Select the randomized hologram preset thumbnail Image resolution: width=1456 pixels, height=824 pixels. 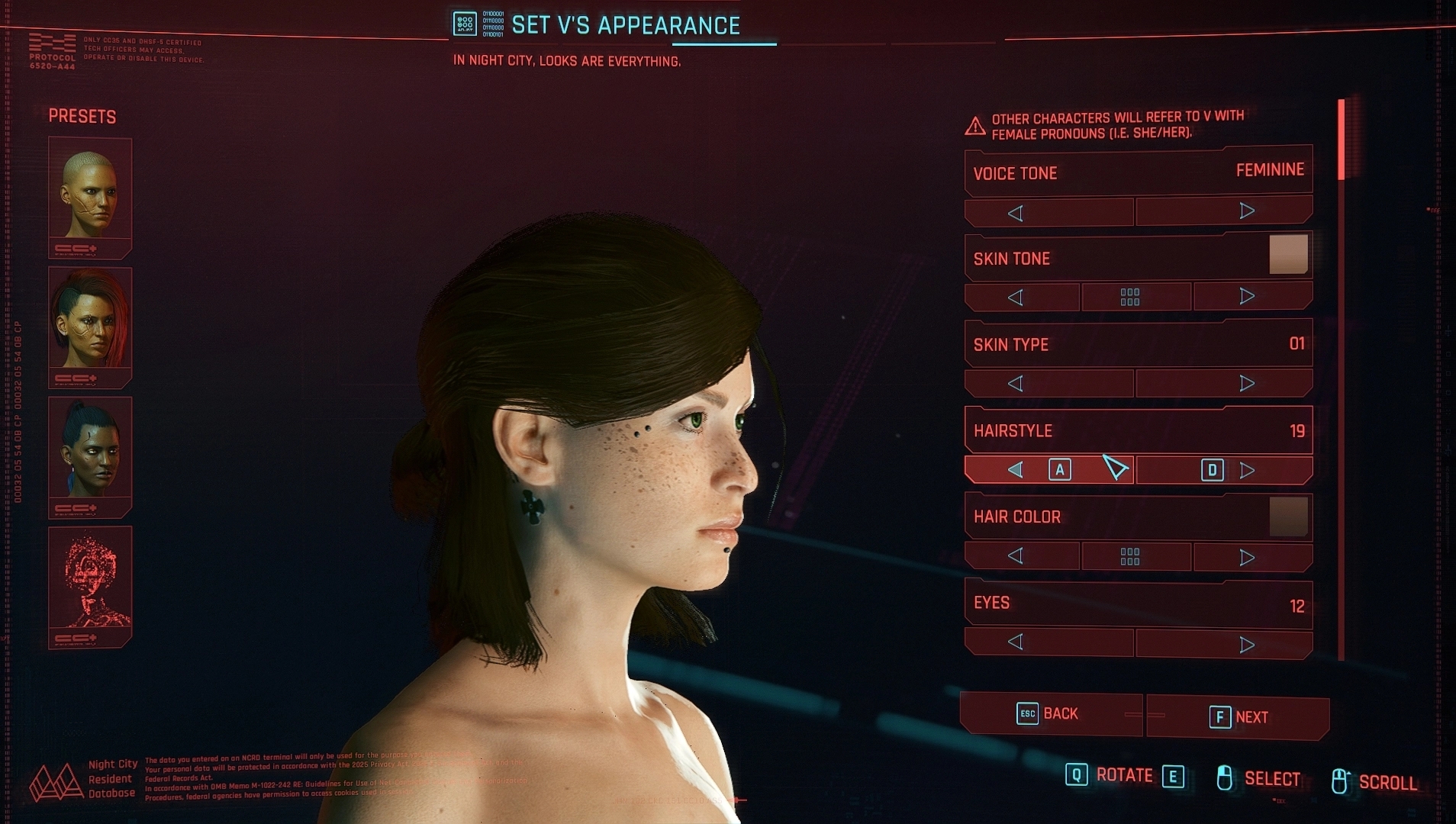pos(90,584)
